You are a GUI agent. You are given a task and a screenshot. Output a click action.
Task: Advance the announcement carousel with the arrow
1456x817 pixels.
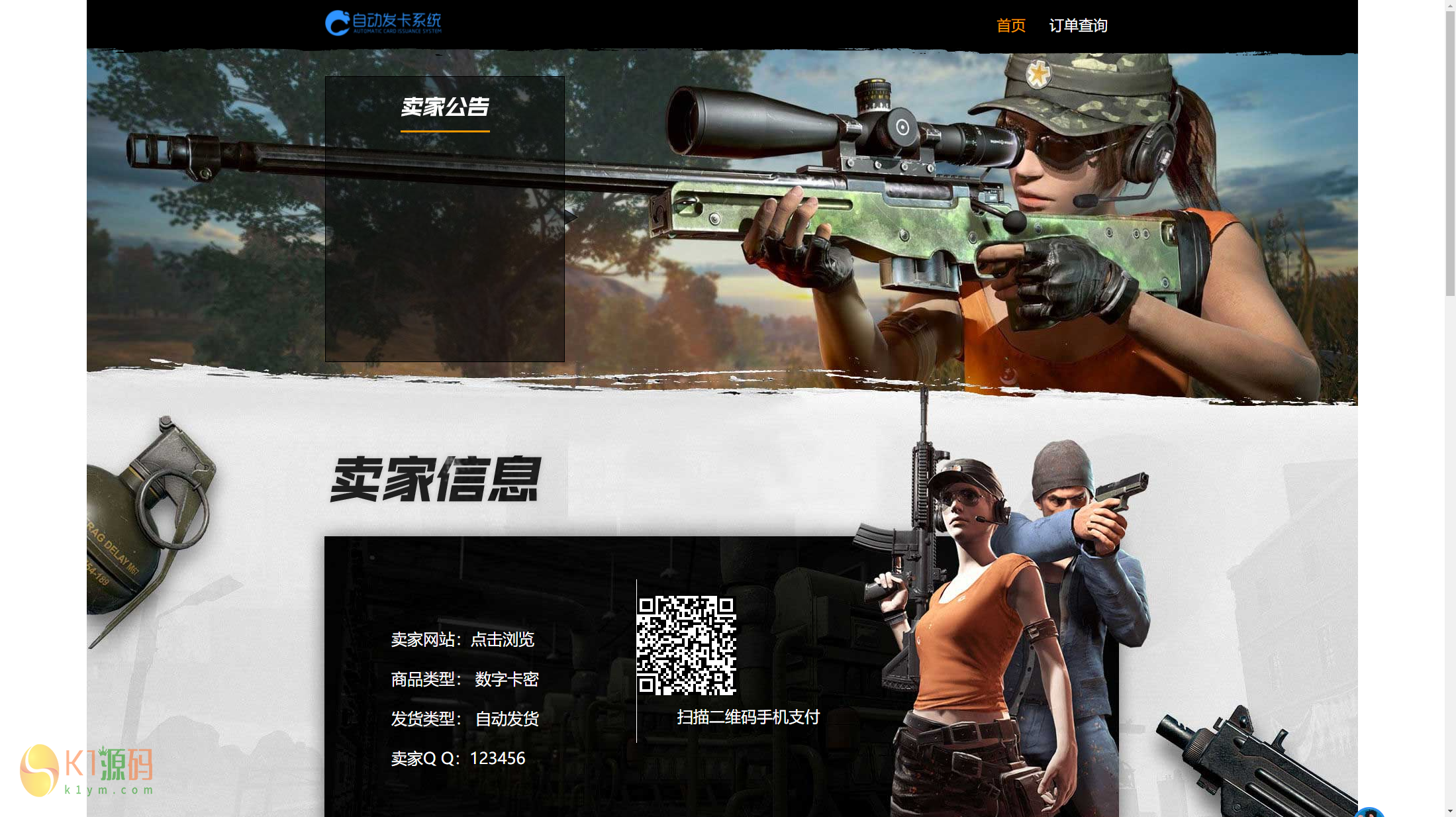pos(571,217)
